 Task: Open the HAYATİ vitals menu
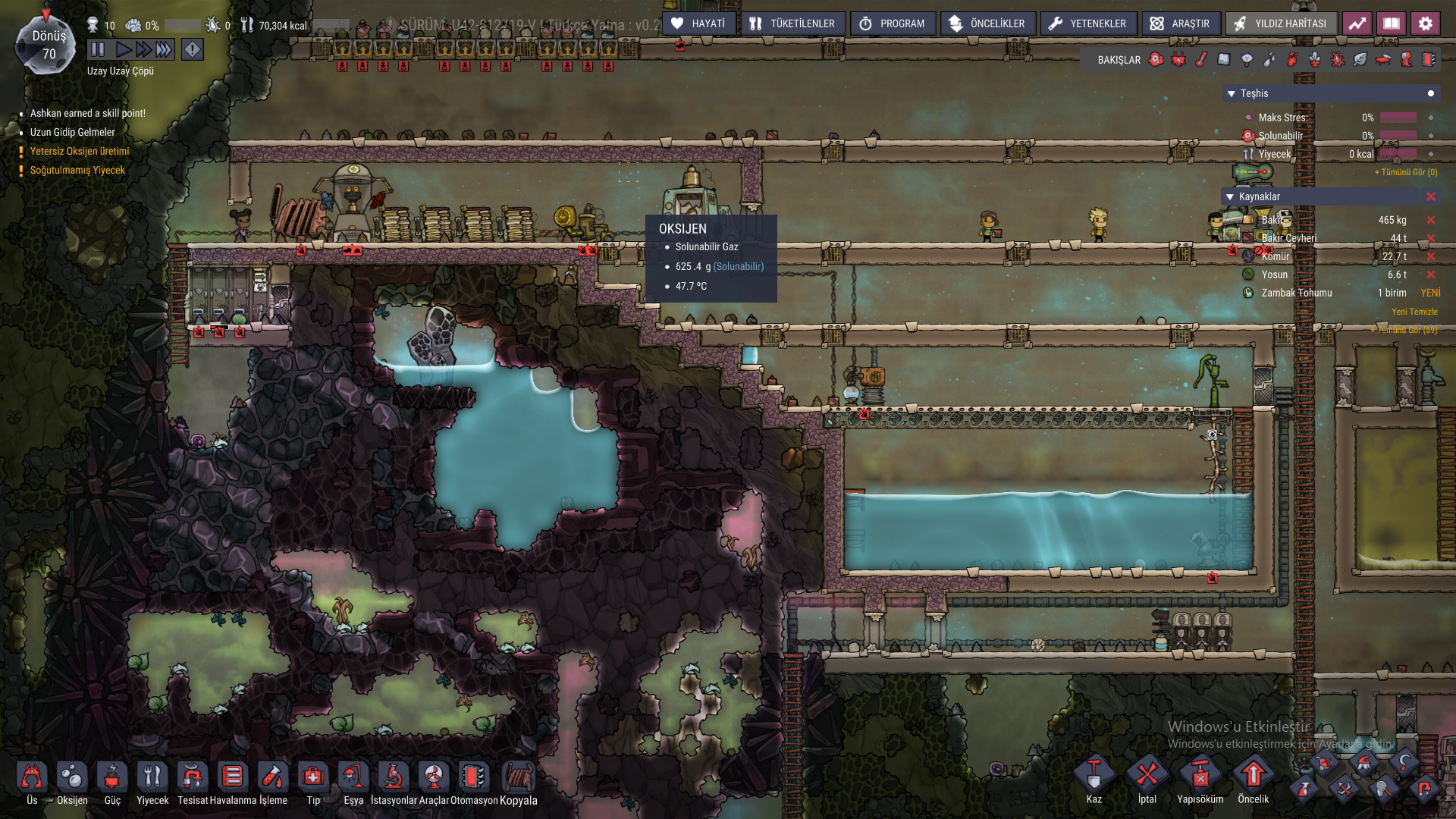(698, 24)
